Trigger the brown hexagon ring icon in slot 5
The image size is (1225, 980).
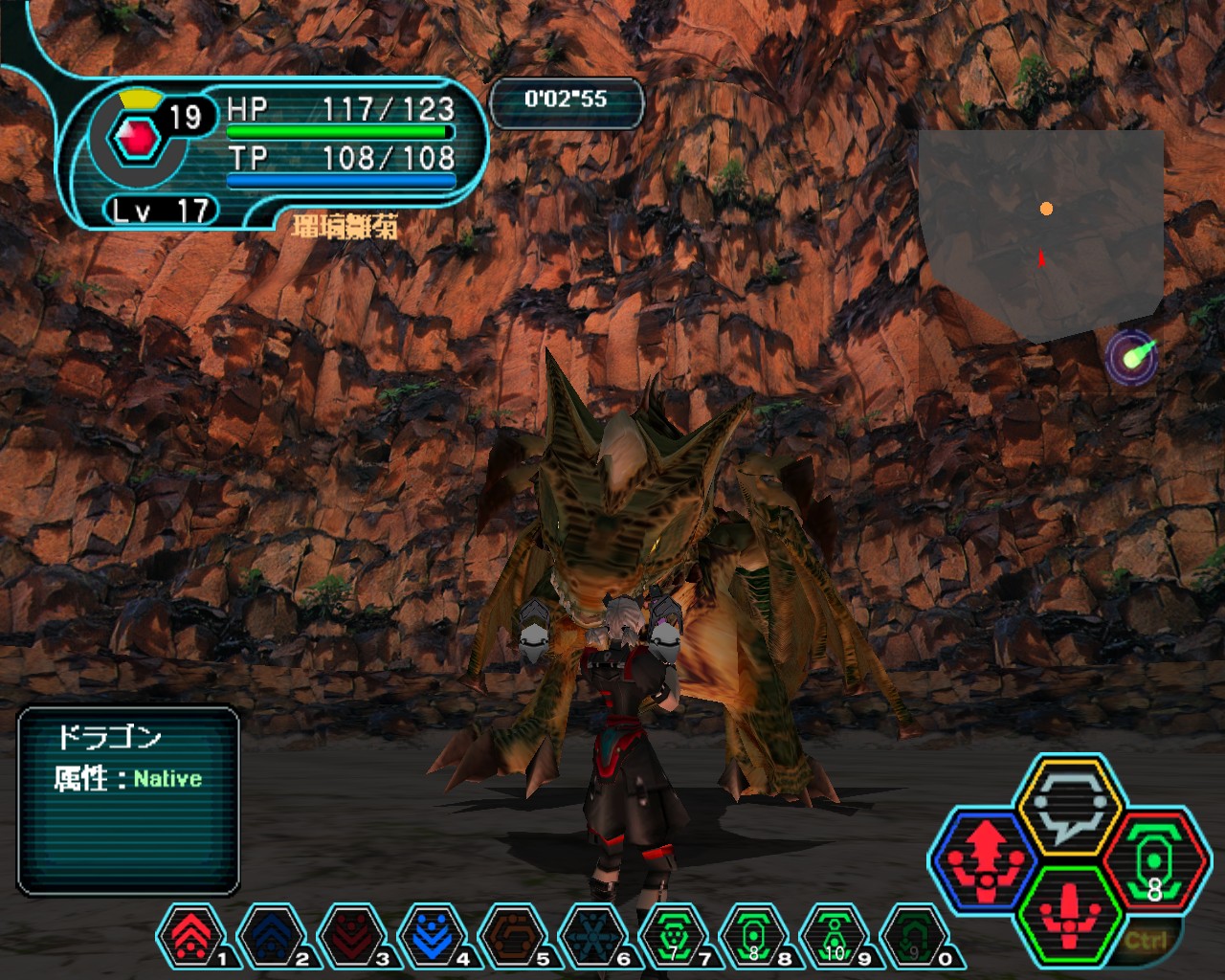click(x=512, y=935)
